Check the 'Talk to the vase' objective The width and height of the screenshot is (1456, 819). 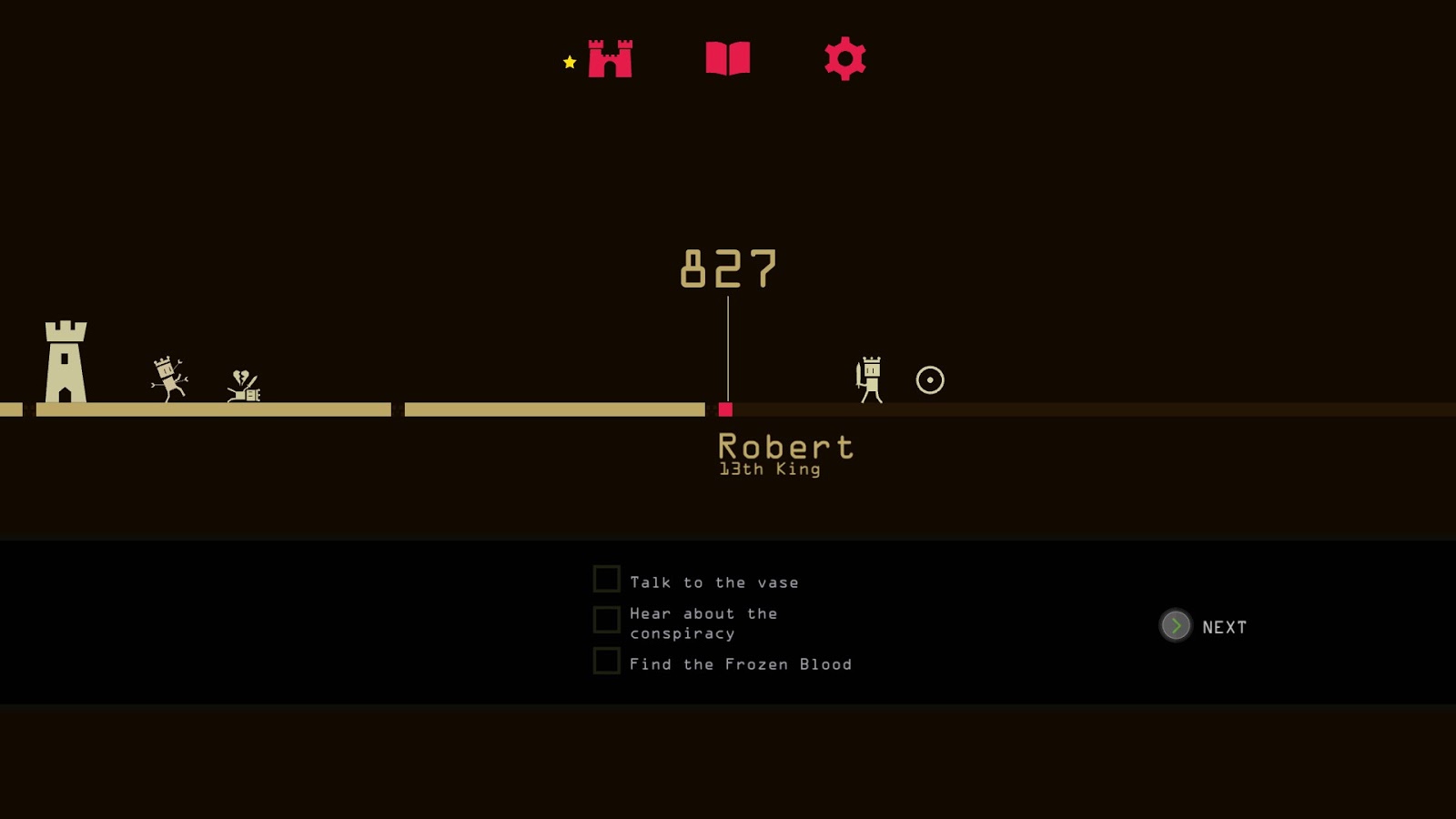(605, 578)
